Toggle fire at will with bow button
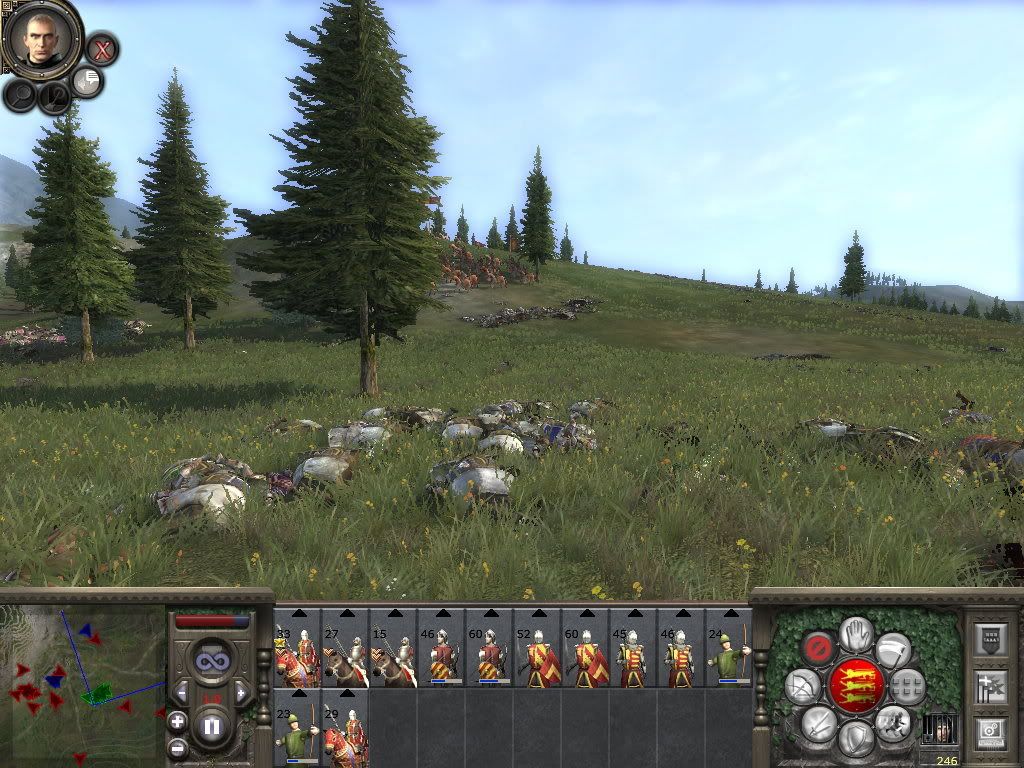The image size is (1024, 768). tap(802, 686)
